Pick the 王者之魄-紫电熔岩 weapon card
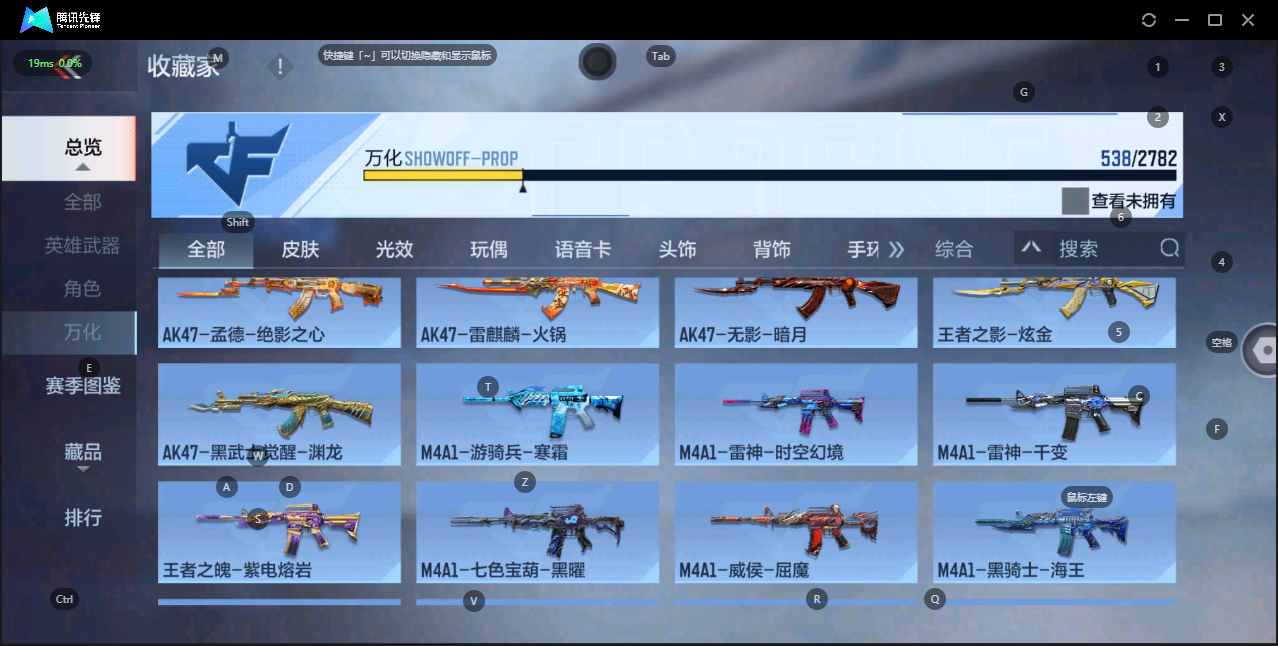The width and height of the screenshot is (1278, 646). pyautogui.click(x=279, y=532)
